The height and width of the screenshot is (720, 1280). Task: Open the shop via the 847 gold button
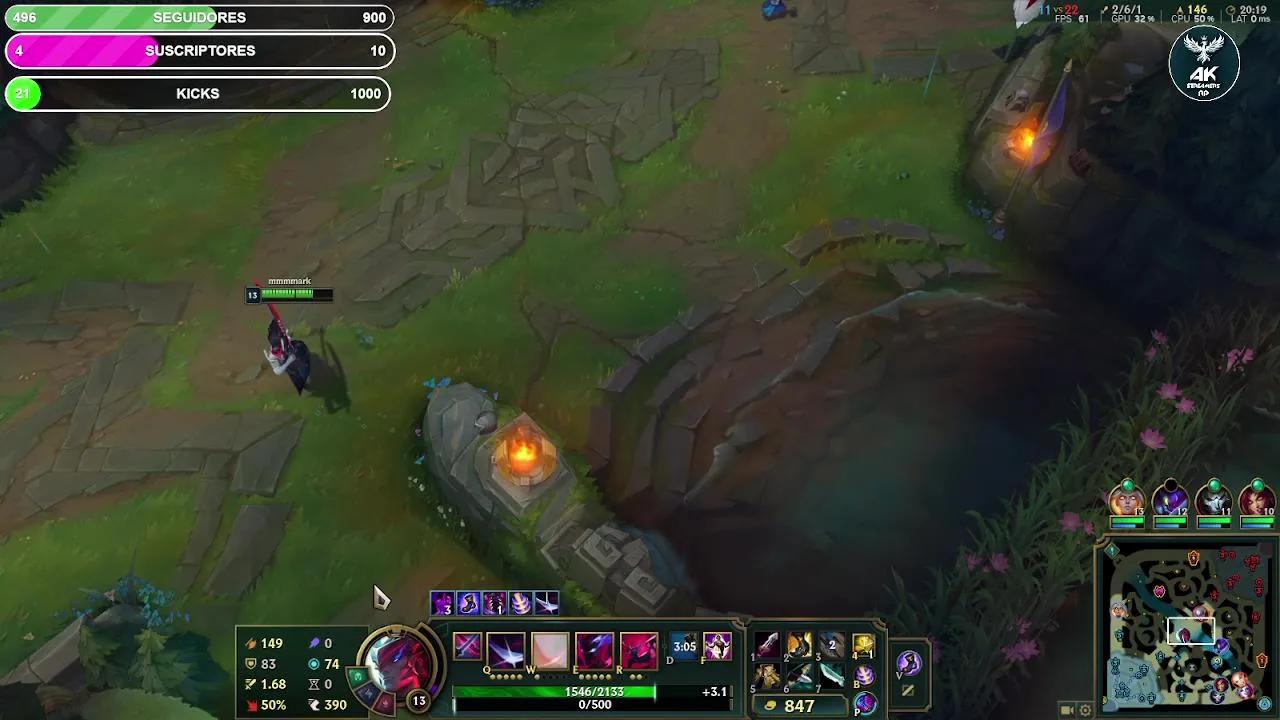tap(800, 703)
